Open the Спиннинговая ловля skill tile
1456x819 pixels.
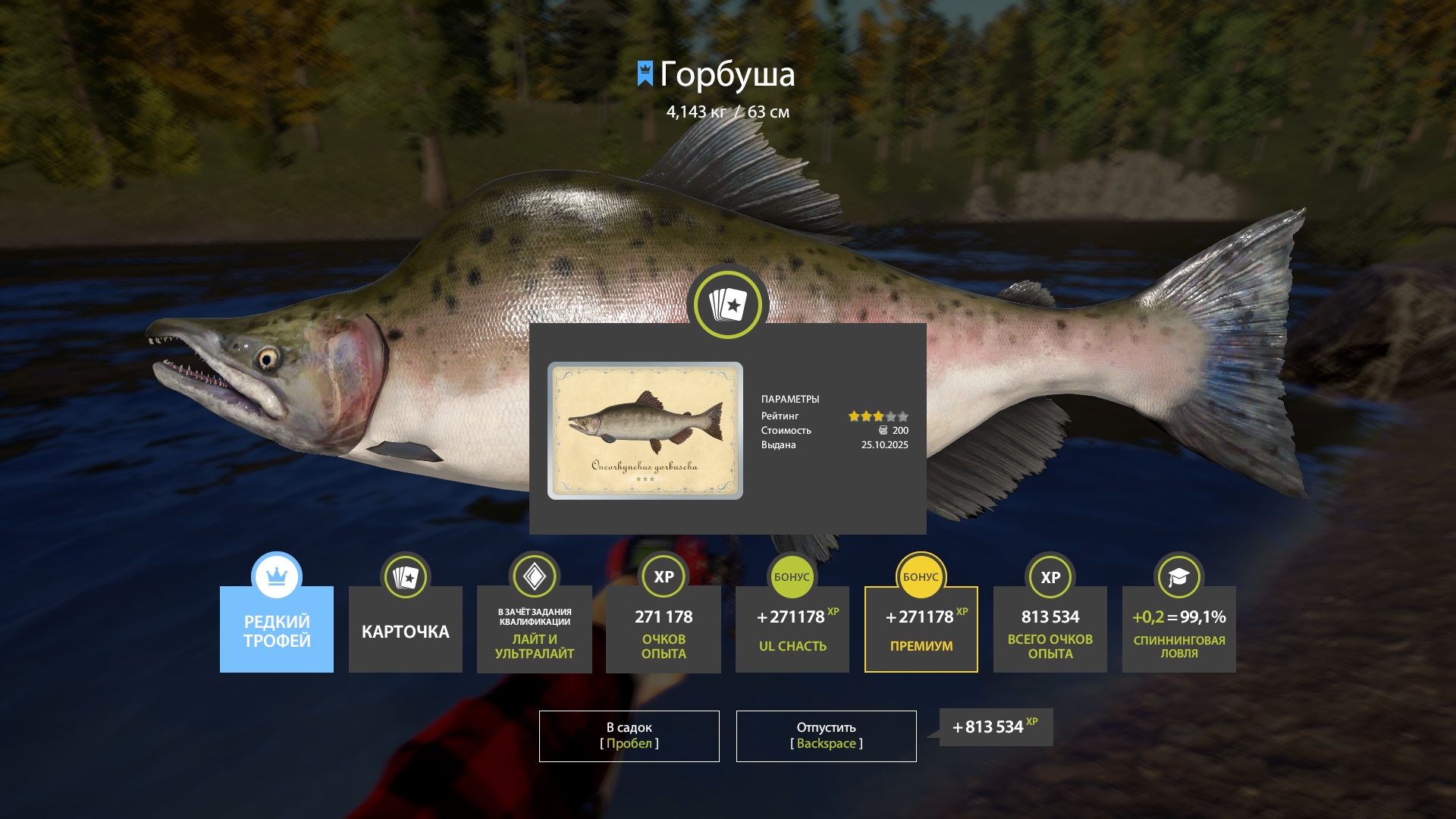pos(1179,629)
